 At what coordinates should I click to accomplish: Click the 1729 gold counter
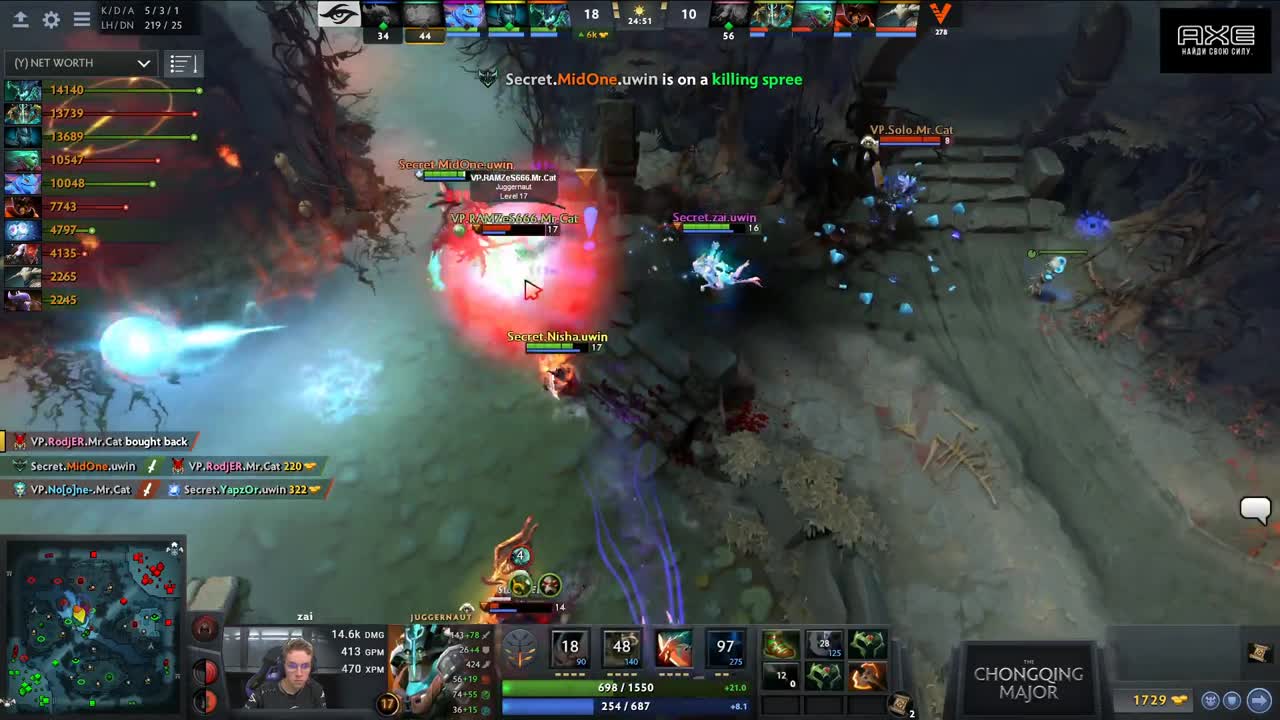click(x=1150, y=700)
